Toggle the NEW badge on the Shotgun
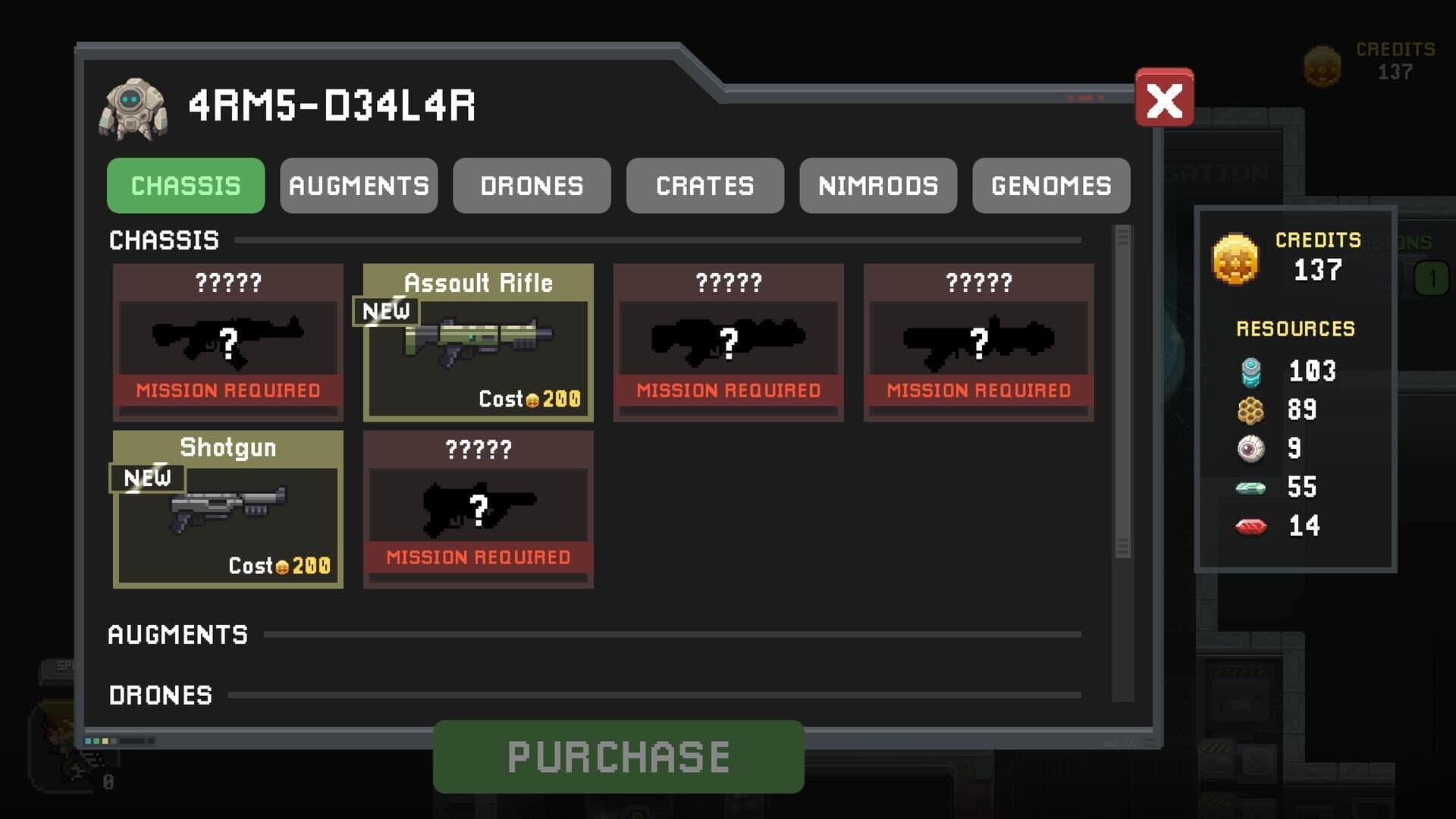 (148, 478)
